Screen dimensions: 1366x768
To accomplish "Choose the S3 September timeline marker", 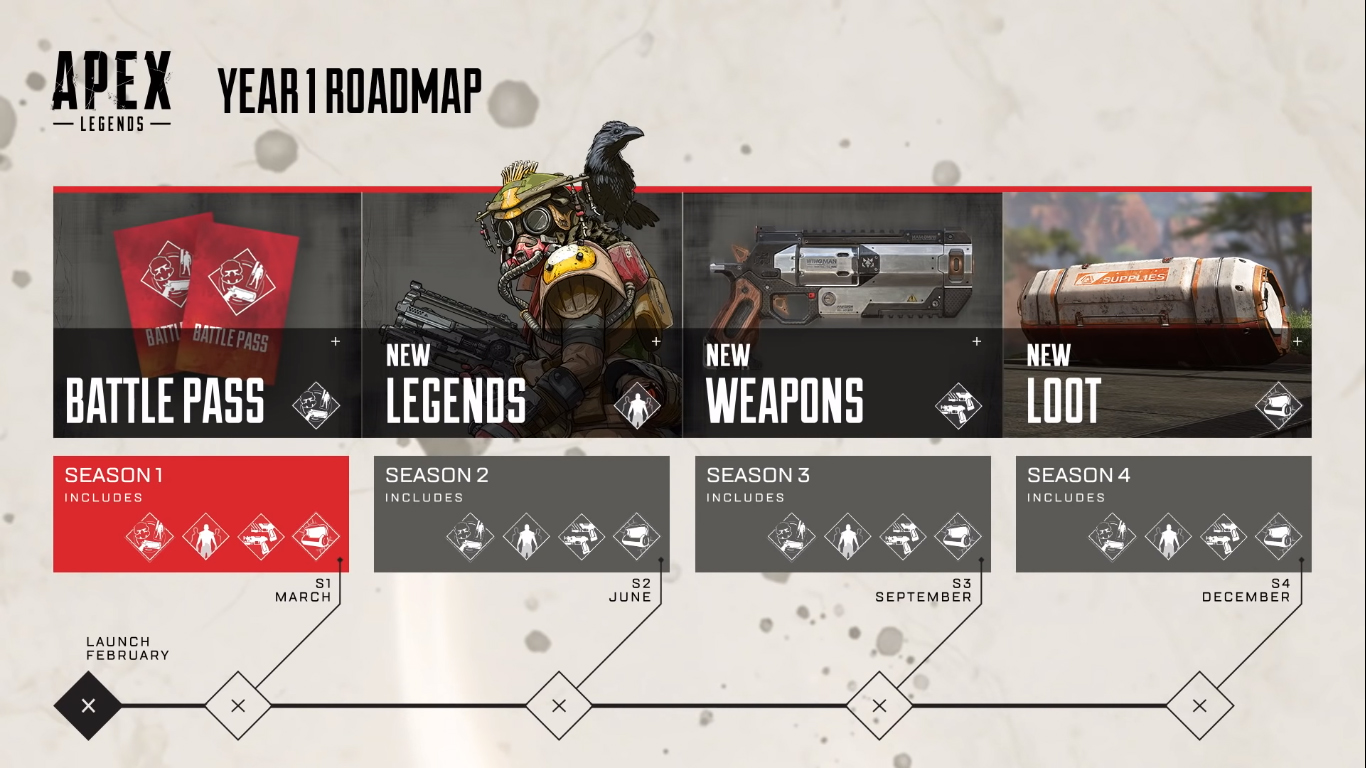I will [879, 706].
